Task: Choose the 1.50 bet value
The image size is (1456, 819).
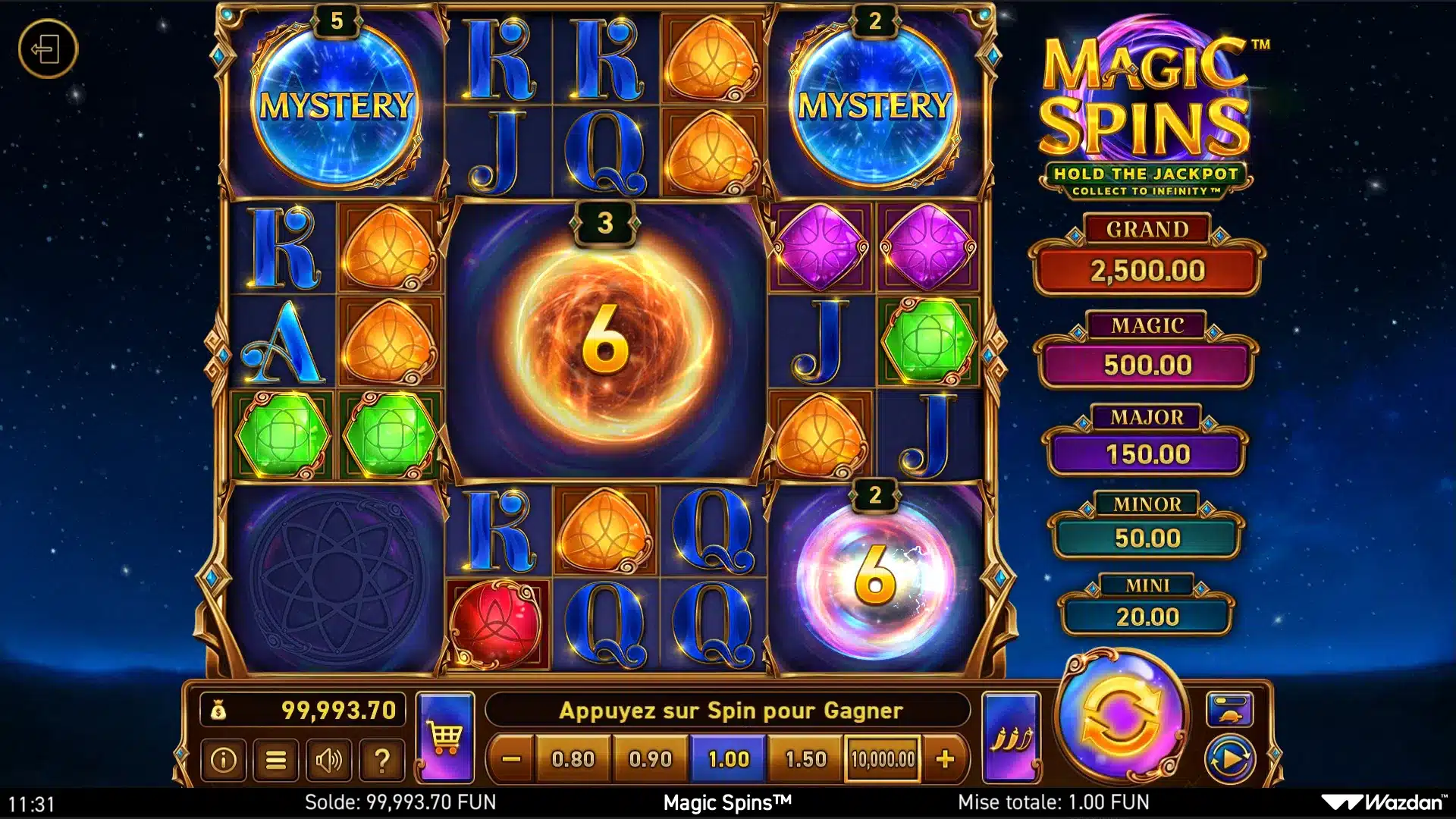Action: [805, 759]
